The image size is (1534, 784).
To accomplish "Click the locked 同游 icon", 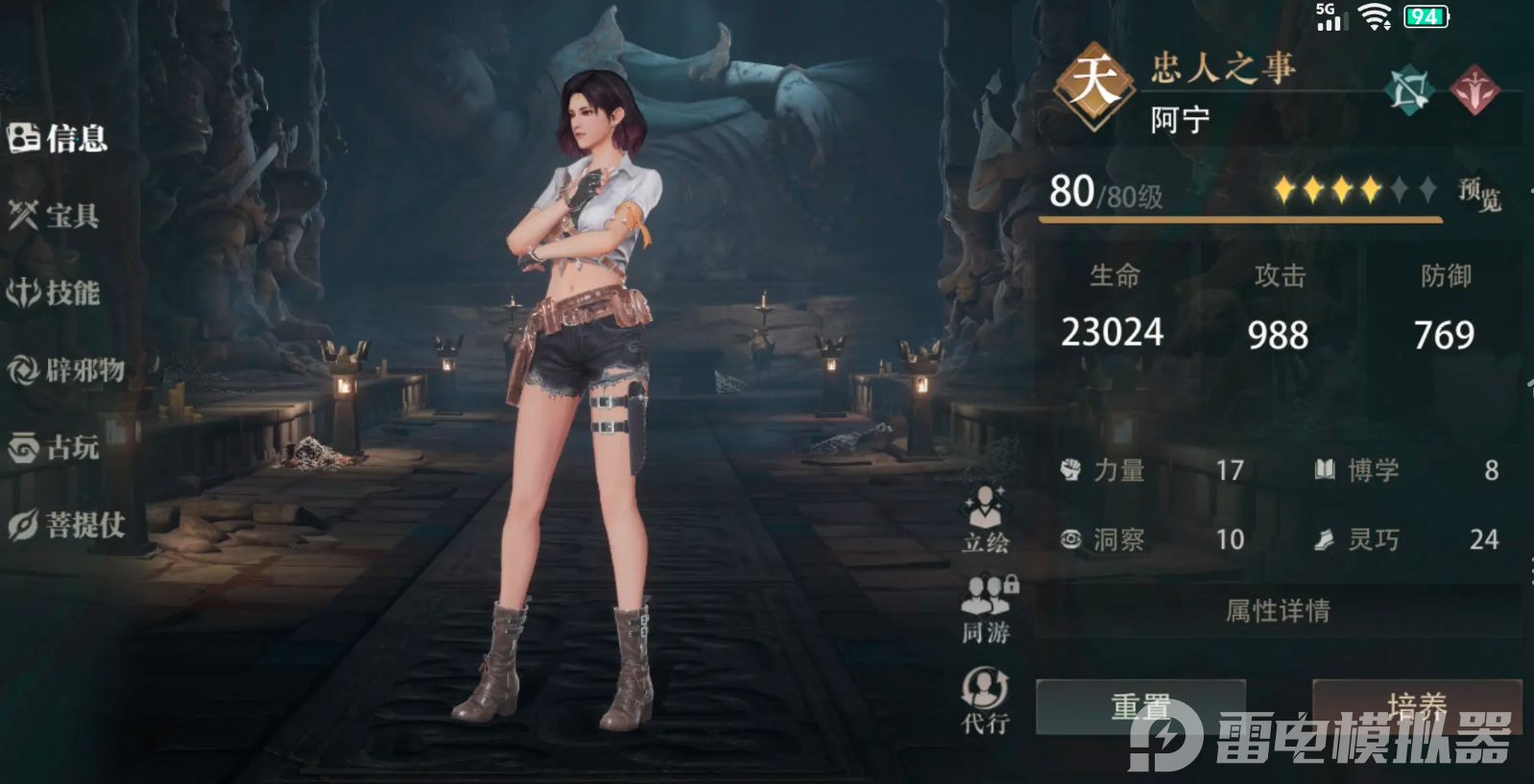I will (x=987, y=608).
